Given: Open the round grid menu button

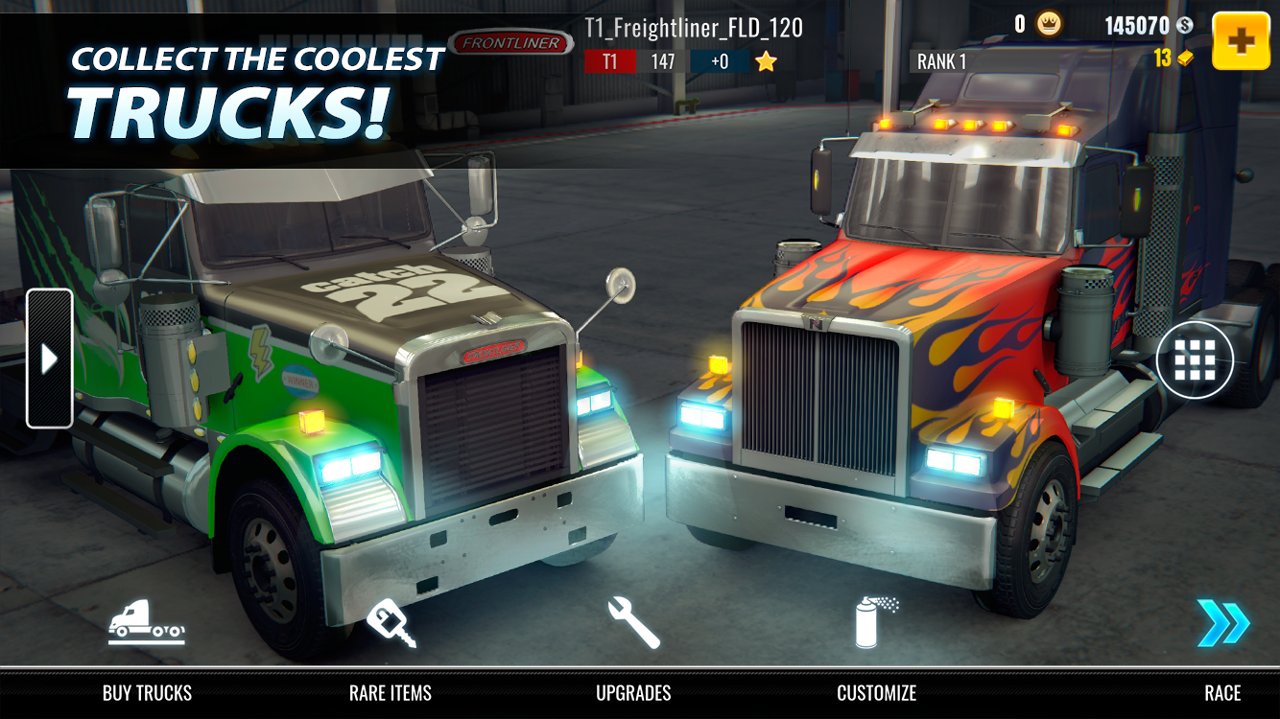Looking at the screenshot, I should click(x=1194, y=360).
